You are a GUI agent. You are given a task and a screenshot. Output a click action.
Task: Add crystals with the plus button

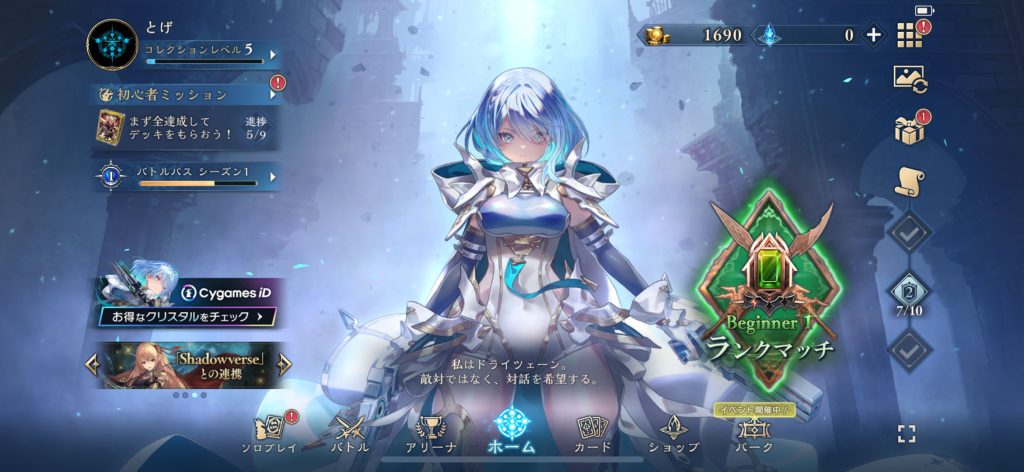click(874, 35)
